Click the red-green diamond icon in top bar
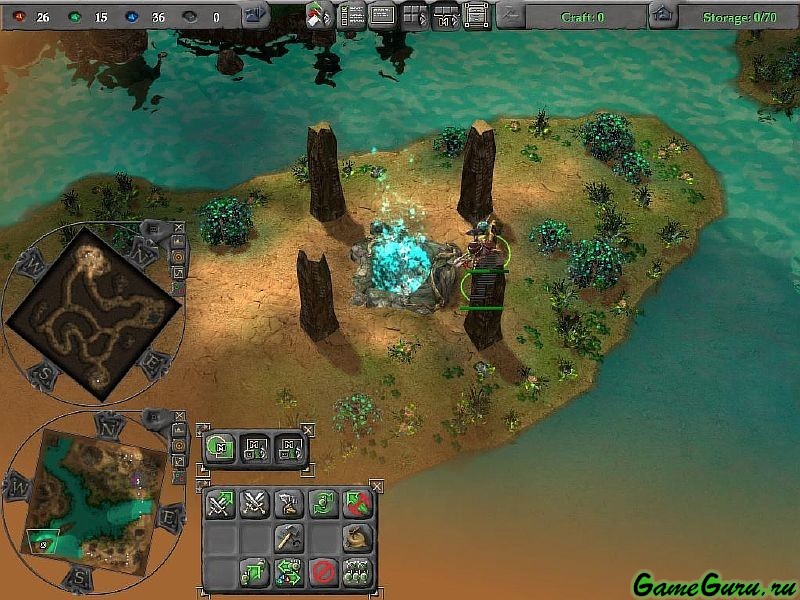The height and width of the screenshot is (600, 800). (x=320, y=15)
